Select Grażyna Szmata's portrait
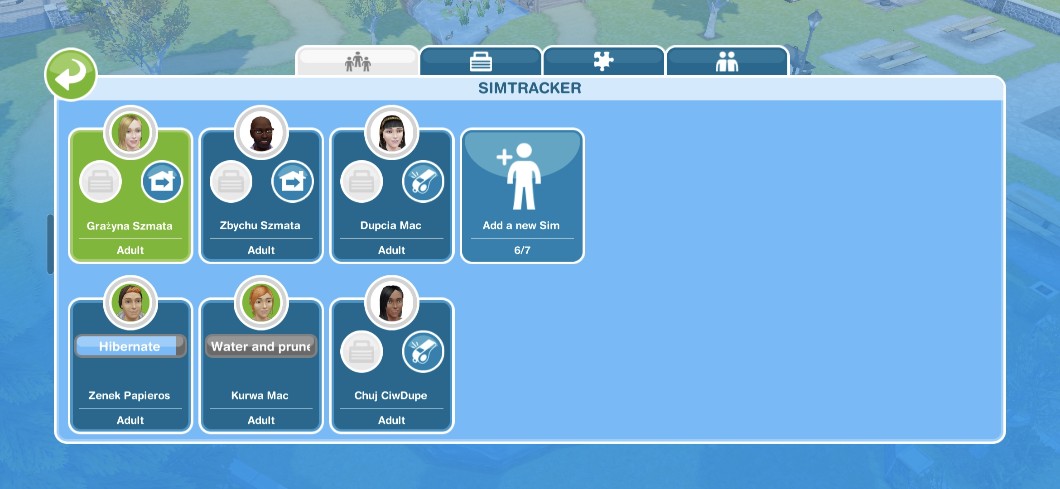Viewport: 1060px width, 489px height. point(130,131)
